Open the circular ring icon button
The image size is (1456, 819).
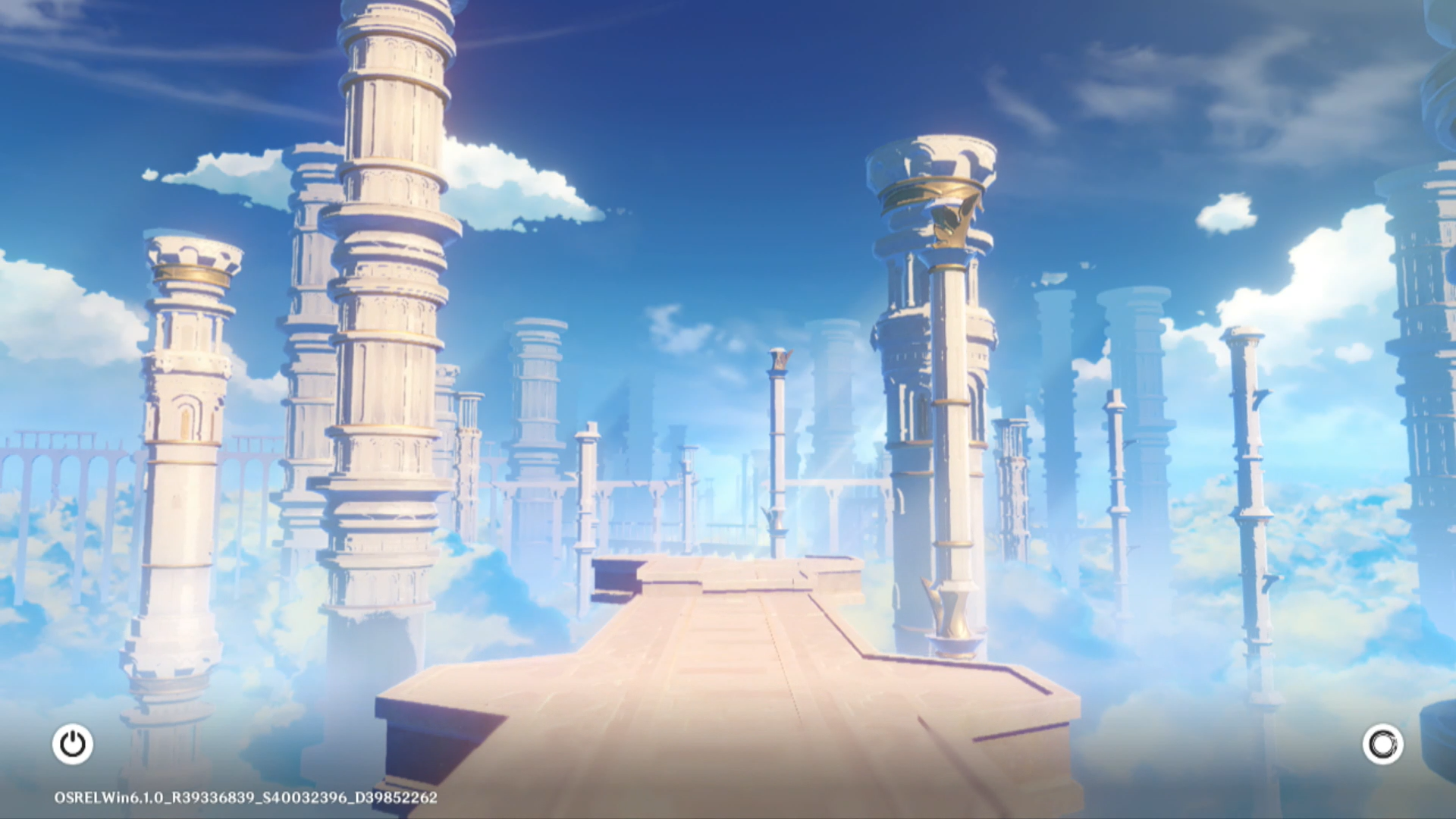pos(1382,744)
